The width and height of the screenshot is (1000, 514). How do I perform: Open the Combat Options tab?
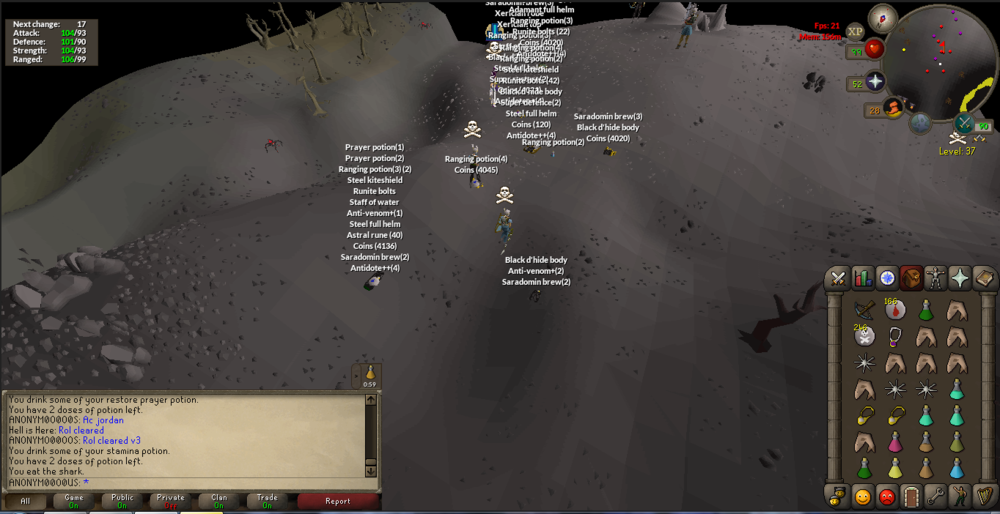point(838,278)
